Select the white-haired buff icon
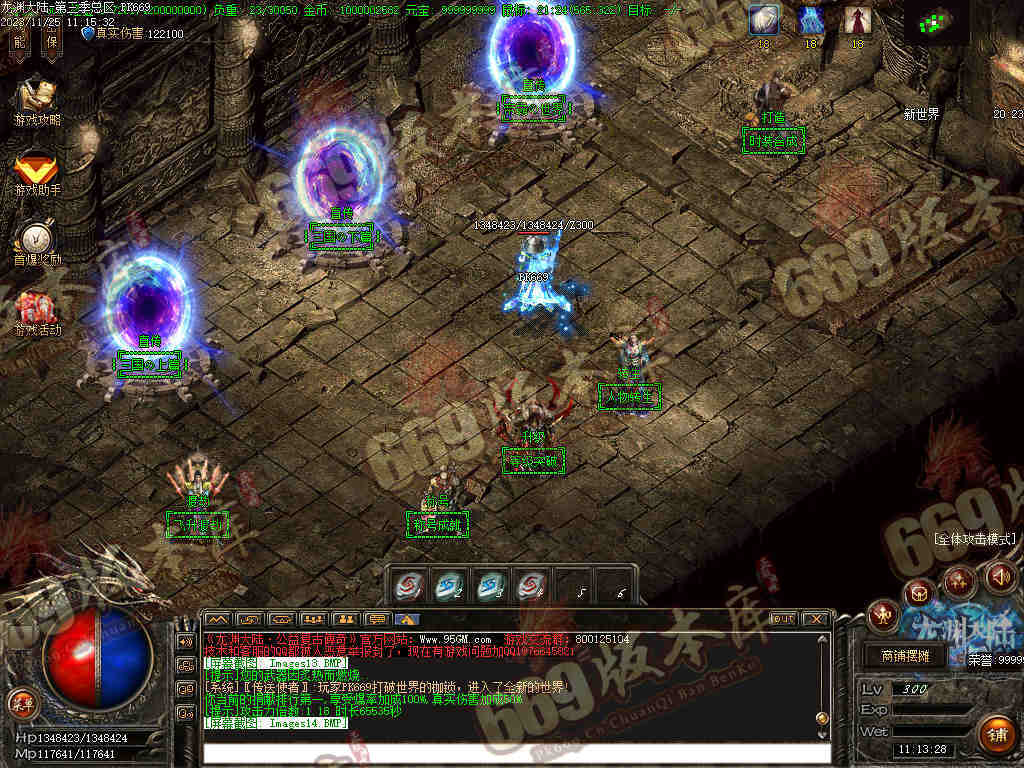Viewport: 1024px width, 768px height. (764, 20)
